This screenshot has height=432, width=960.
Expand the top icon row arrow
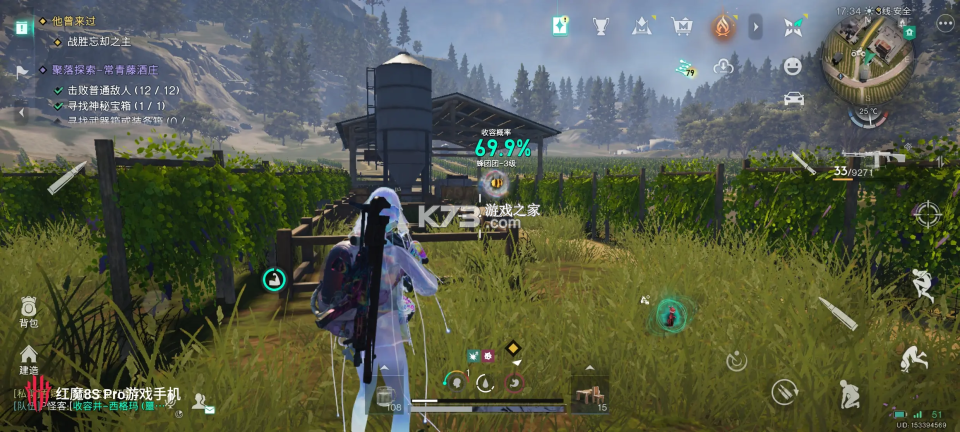[756, 26]
